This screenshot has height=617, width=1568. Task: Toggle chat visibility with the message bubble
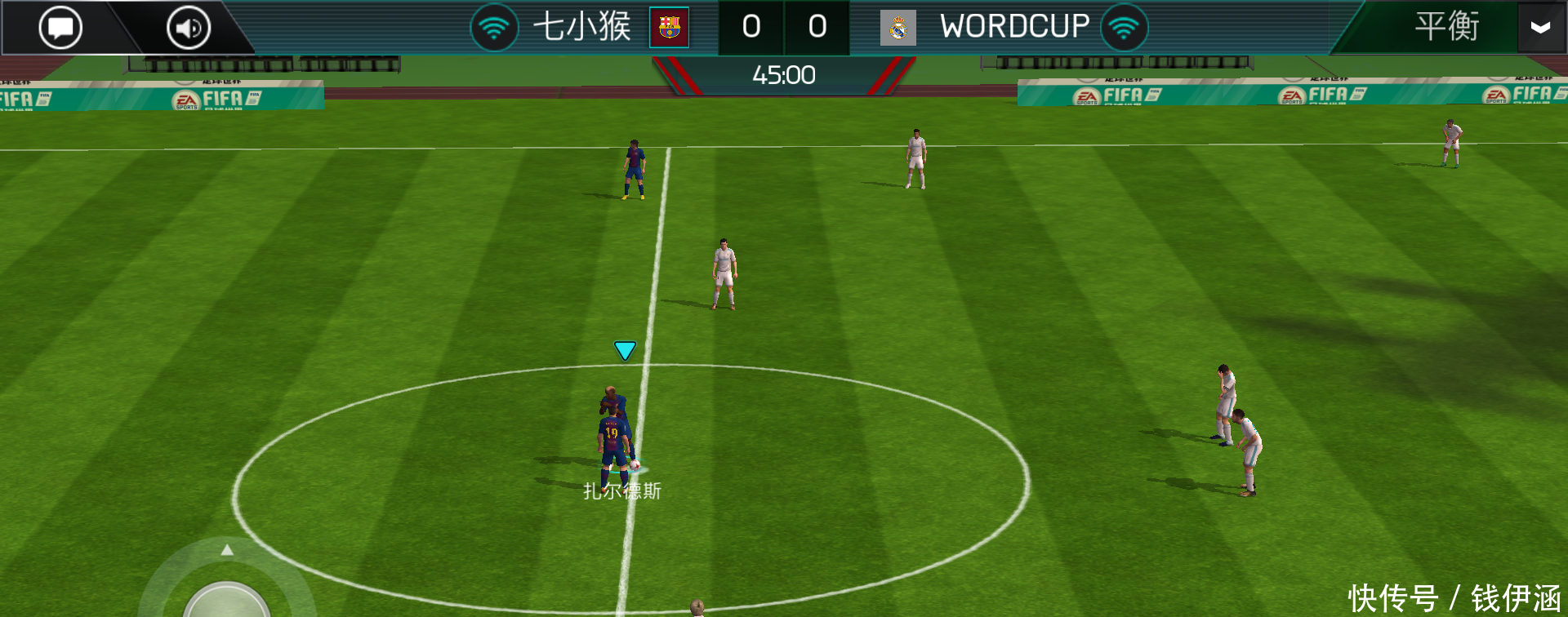pos(60,26)
